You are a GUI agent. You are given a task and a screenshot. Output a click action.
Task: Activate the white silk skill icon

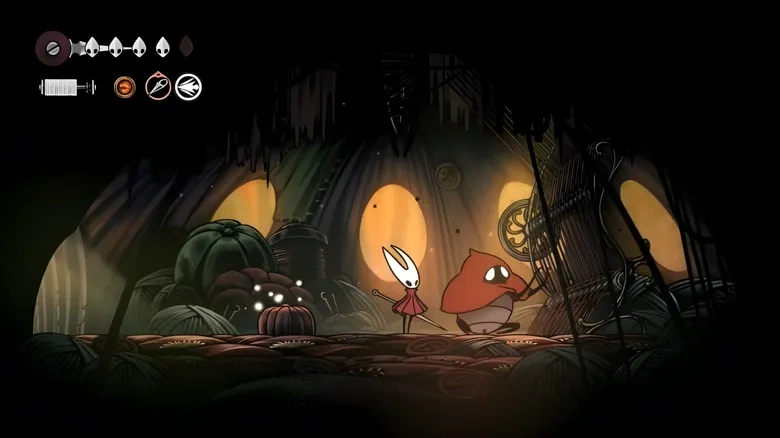pos(188,87)
